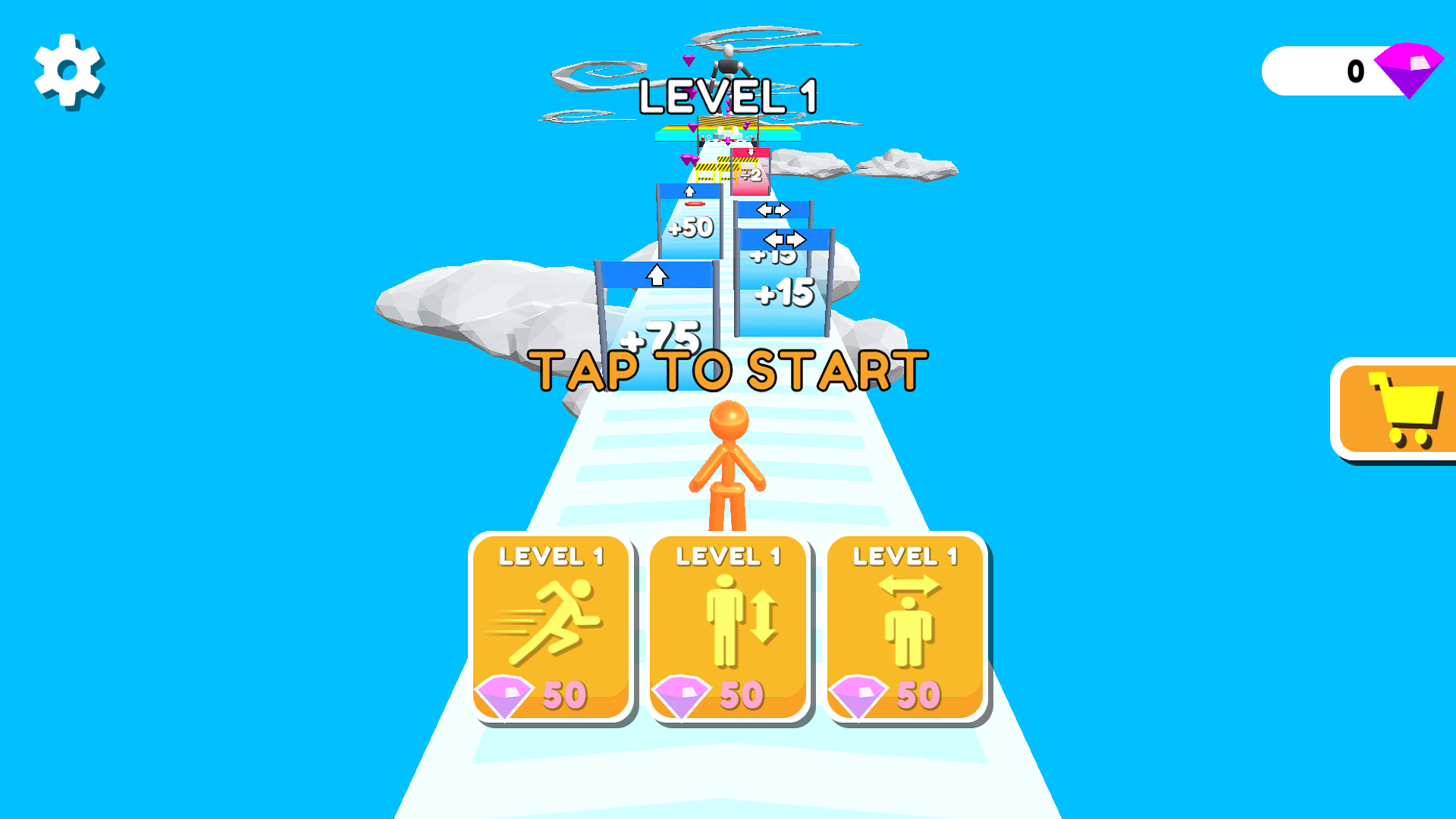The width and height of the screenshot is (1456, 819).
Task: Tap the TAP TO START text
Action: 728,369
